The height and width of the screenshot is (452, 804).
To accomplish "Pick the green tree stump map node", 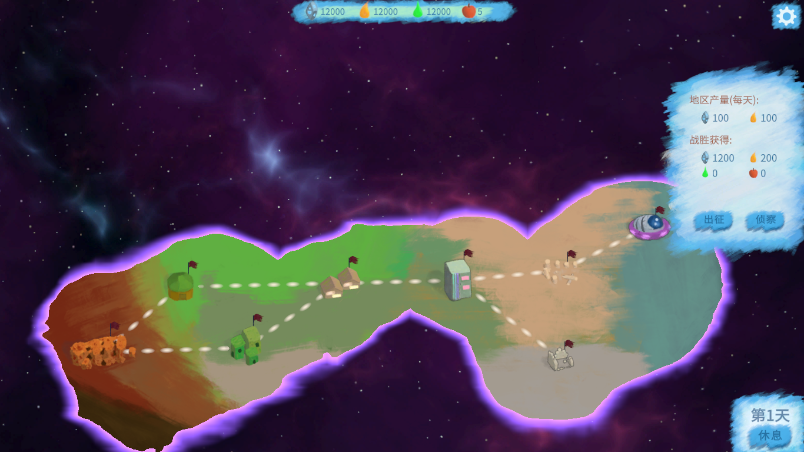I will pyautogui.click(x=181, y=285).
